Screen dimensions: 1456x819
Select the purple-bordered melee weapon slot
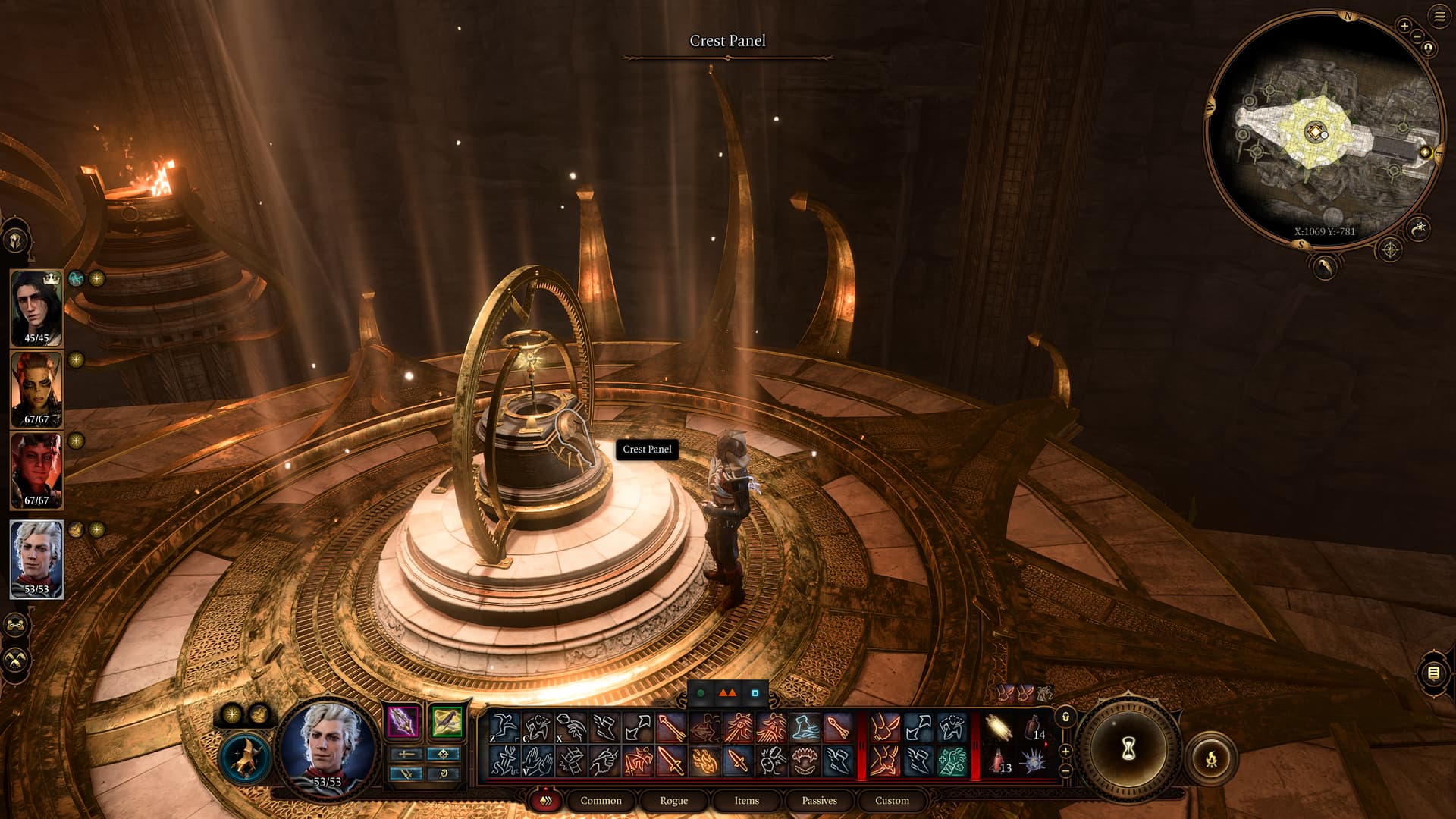403,720
